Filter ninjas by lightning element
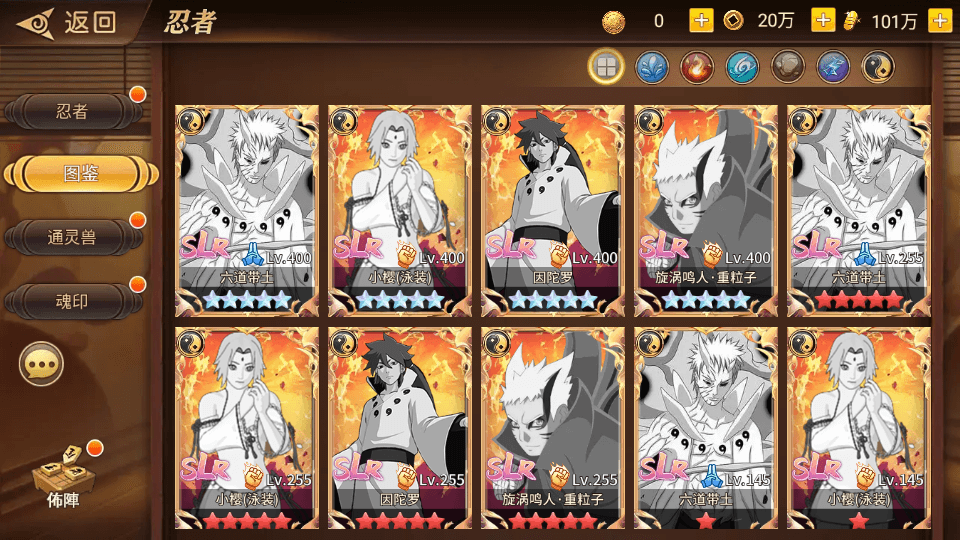 click(x=833, y=67)
